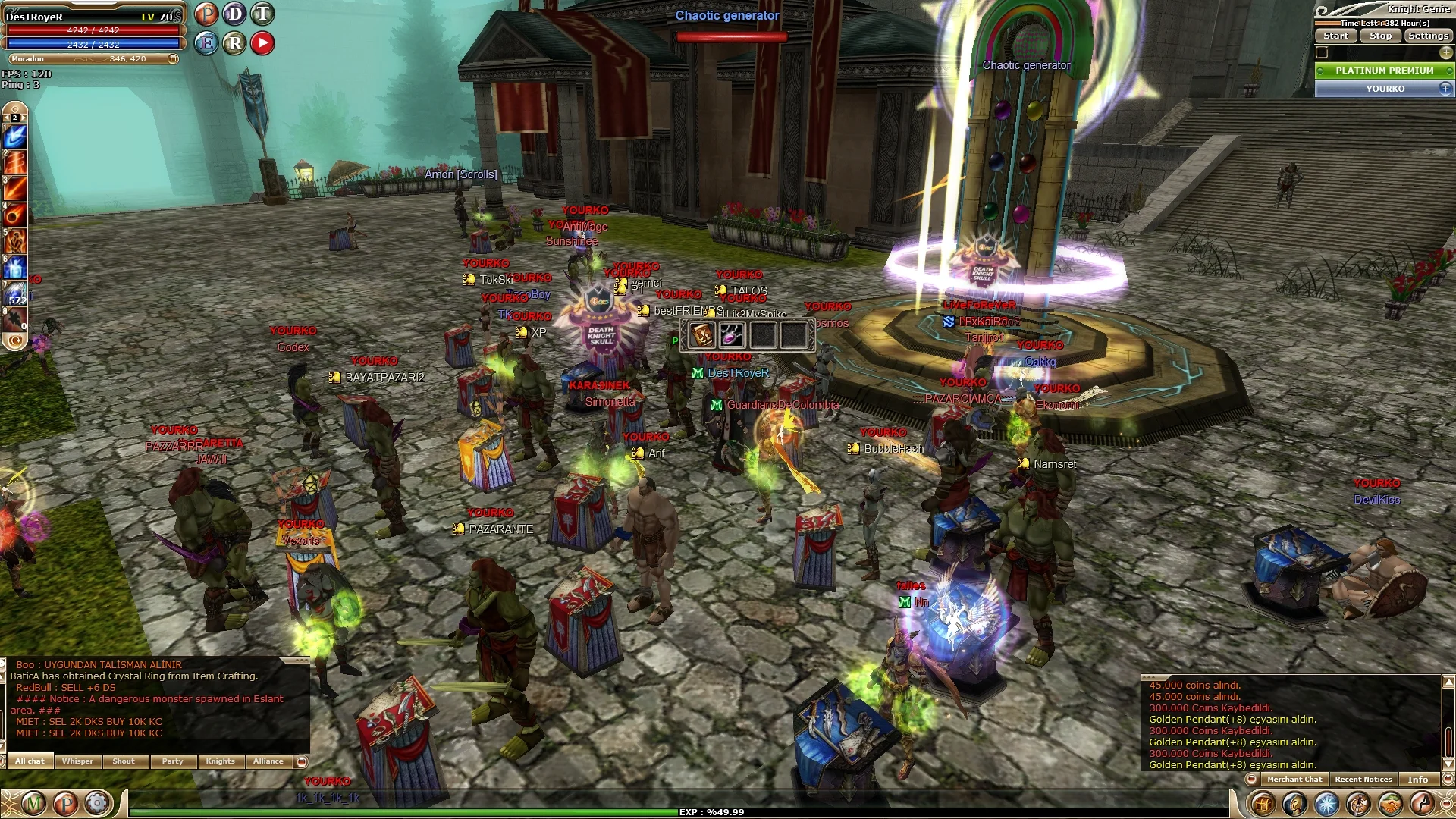
Task: Stop the Knight Genie
Action: (x=1380, y=36)
